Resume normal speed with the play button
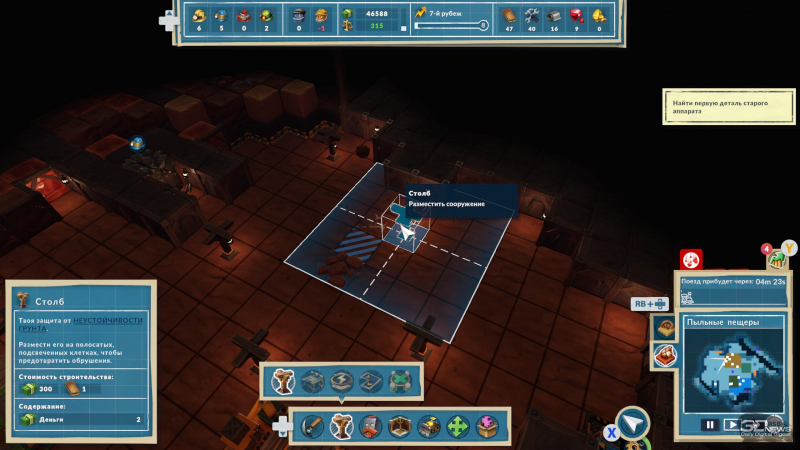Image resolution: width=800 pixels, height=450 pixels. [732, 424]
